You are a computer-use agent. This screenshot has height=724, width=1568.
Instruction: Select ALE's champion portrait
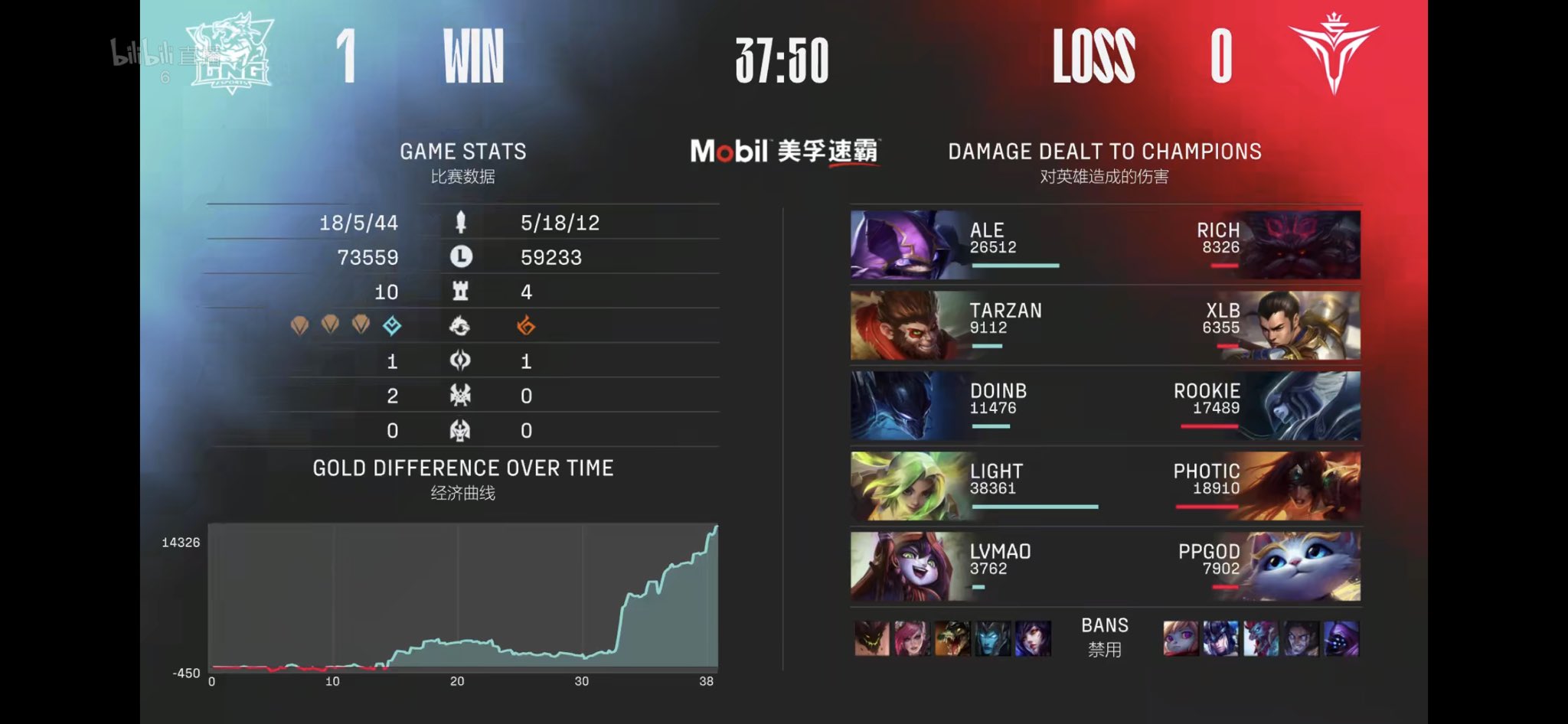pos(903,245)
